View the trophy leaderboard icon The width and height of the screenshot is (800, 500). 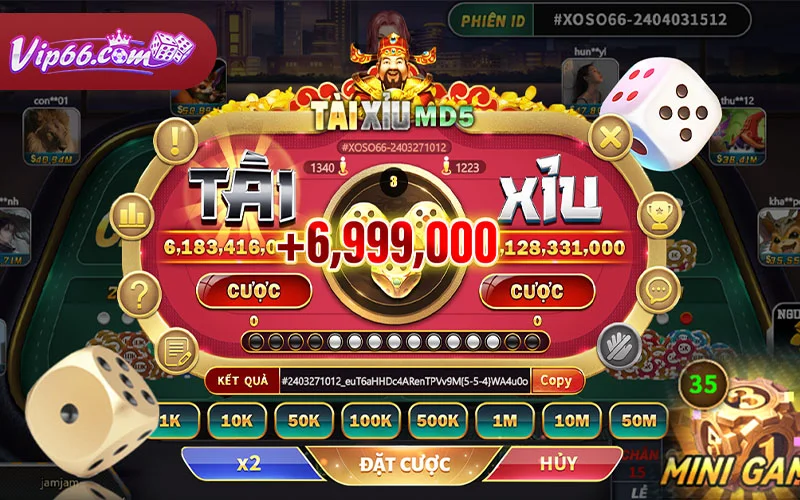pyautogui.click(x=660, y=213)
